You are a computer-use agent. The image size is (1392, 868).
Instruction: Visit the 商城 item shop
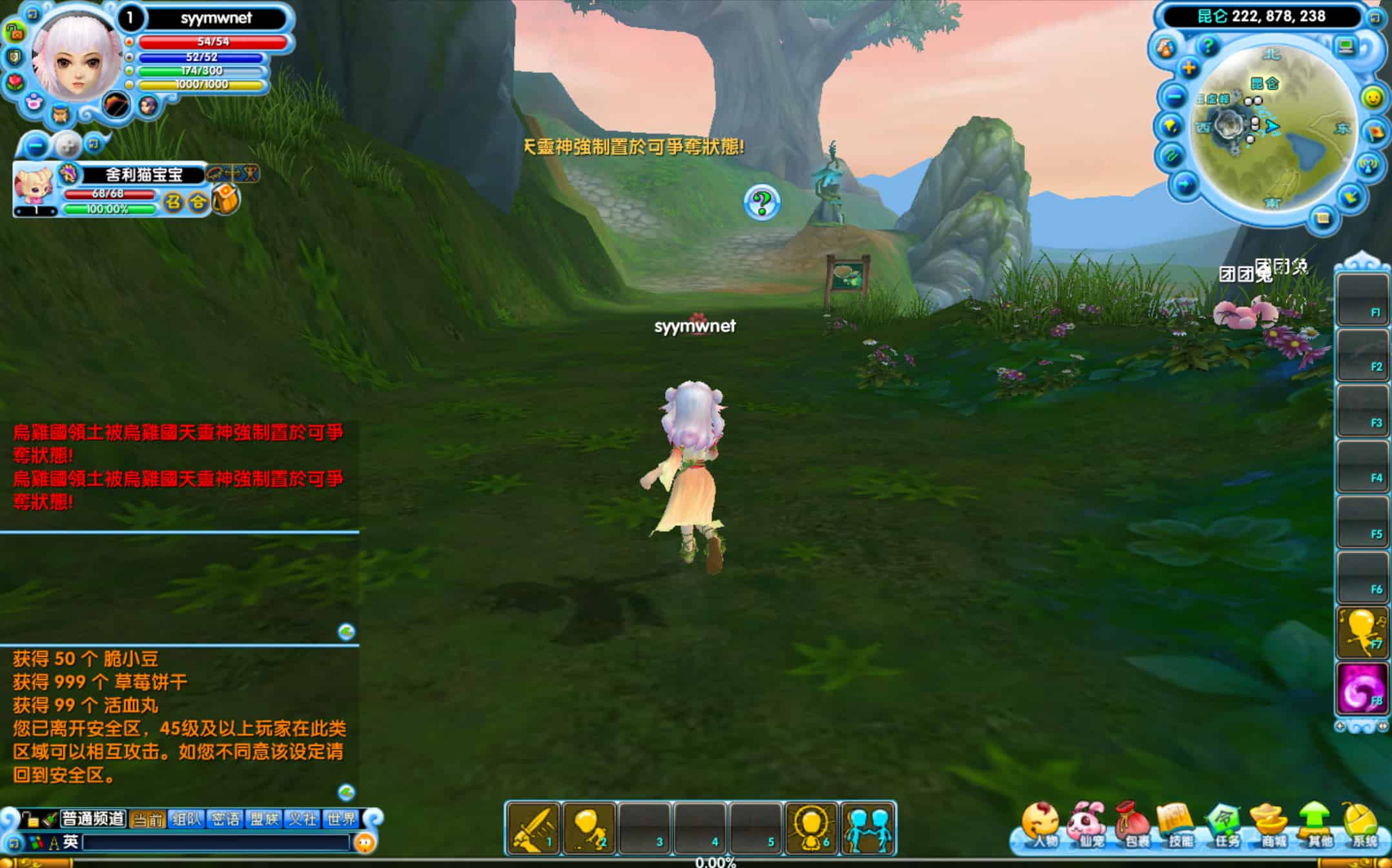(1271, 827)
